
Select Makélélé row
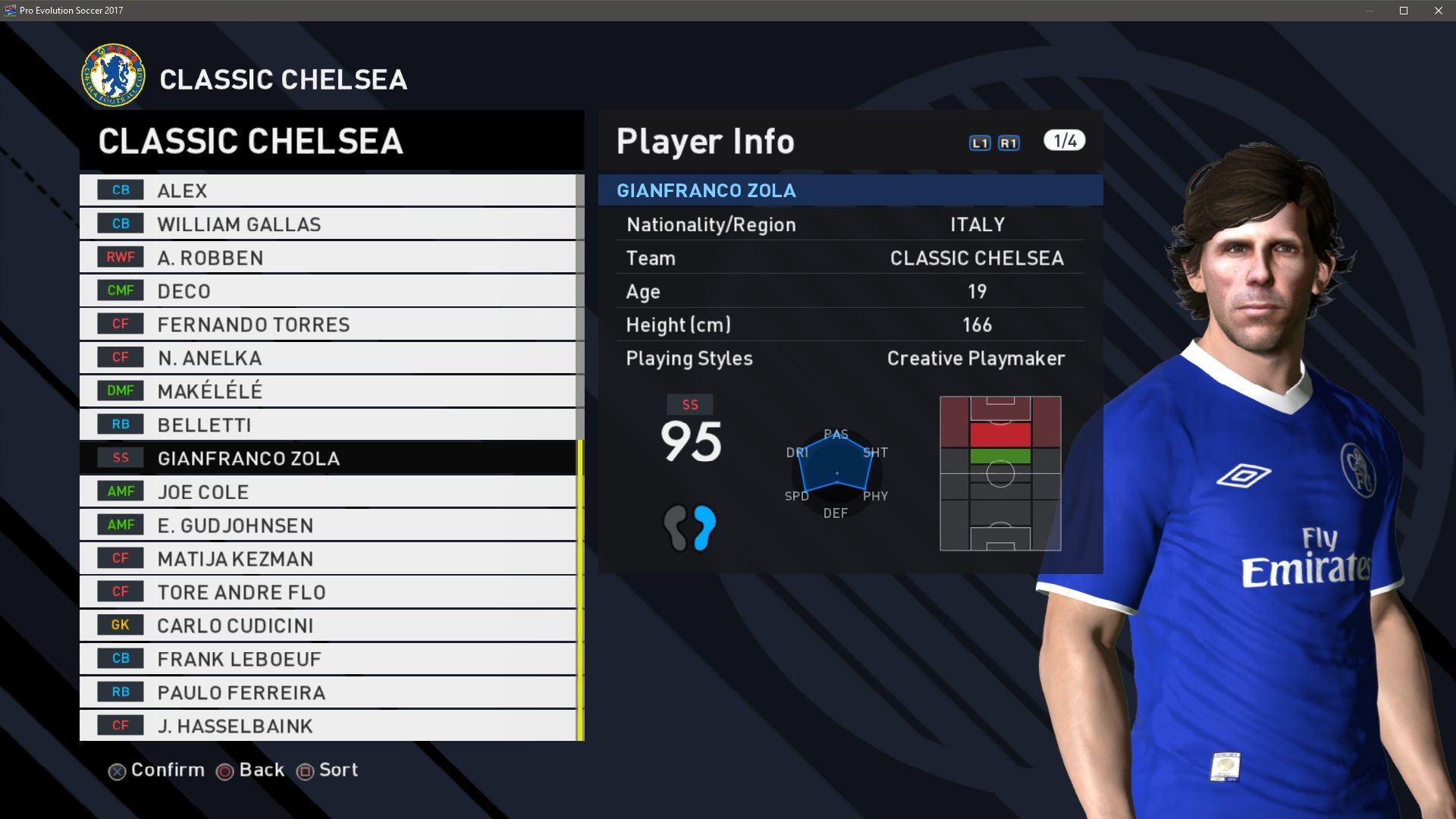pyautogui.click(x=328, y=391)
